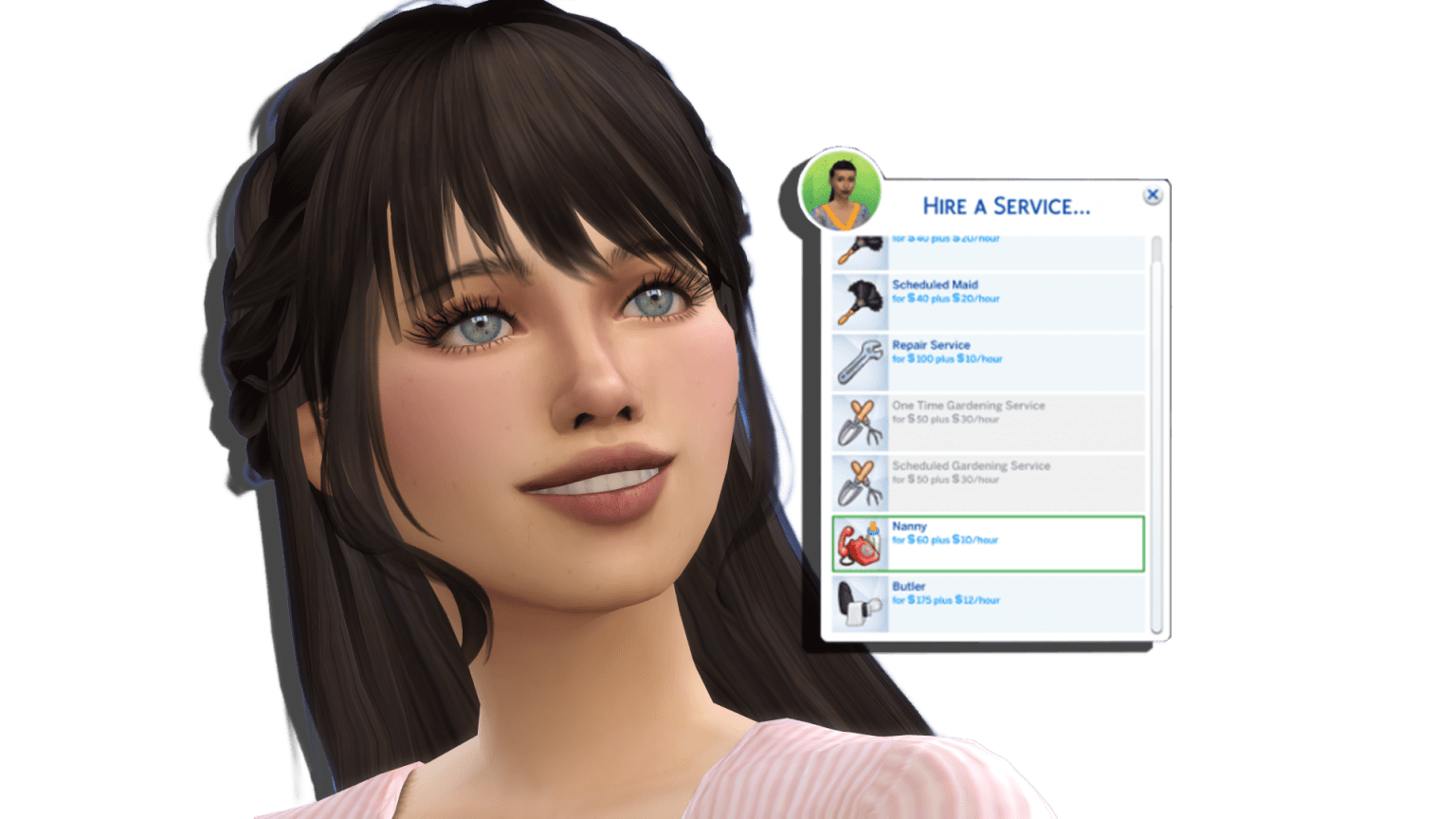1456x819 pixels.
Task: Dismiss the Hire a Service dialog
Action: point(1153,193)
